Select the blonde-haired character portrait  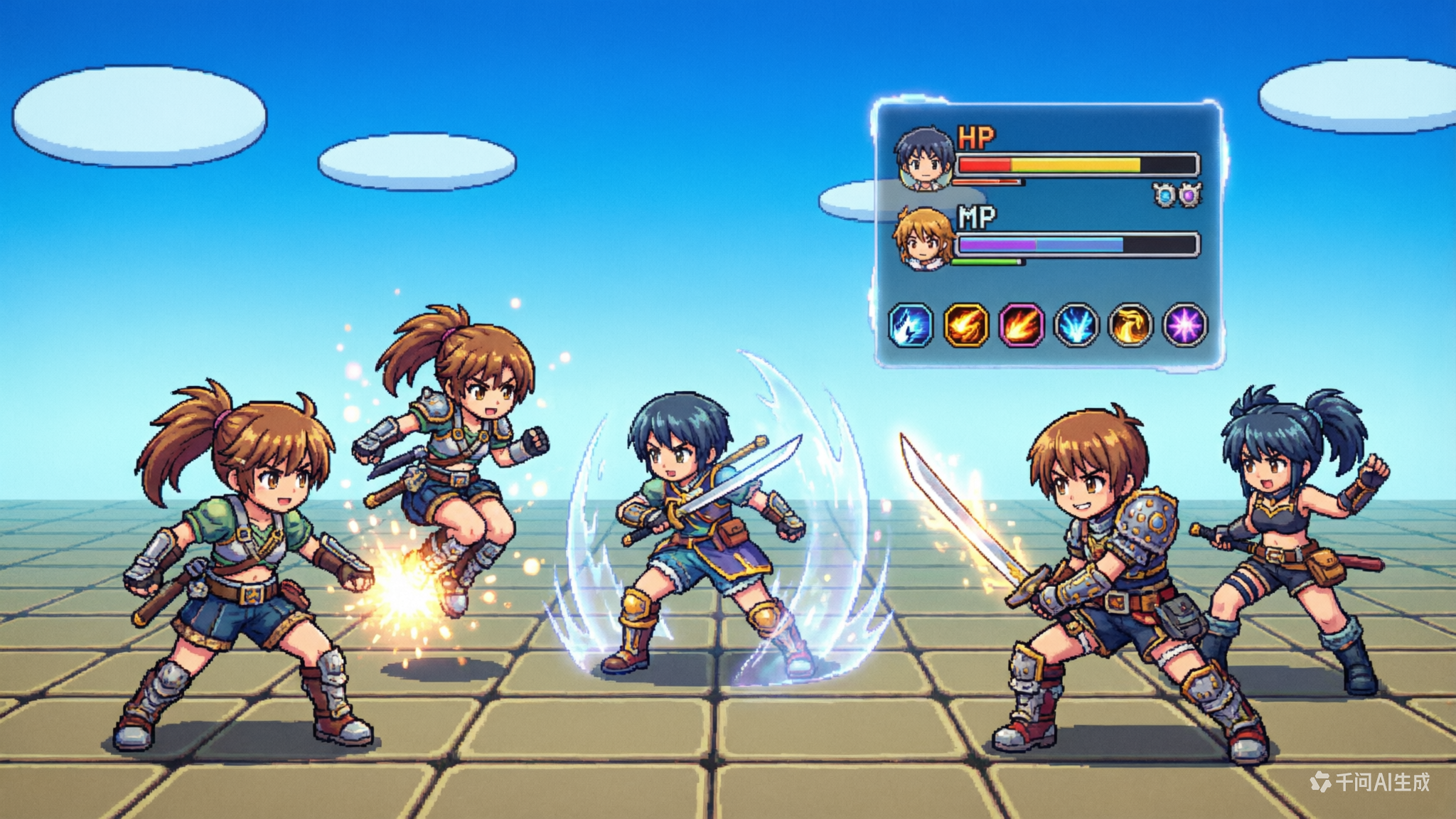click(924, 238)
